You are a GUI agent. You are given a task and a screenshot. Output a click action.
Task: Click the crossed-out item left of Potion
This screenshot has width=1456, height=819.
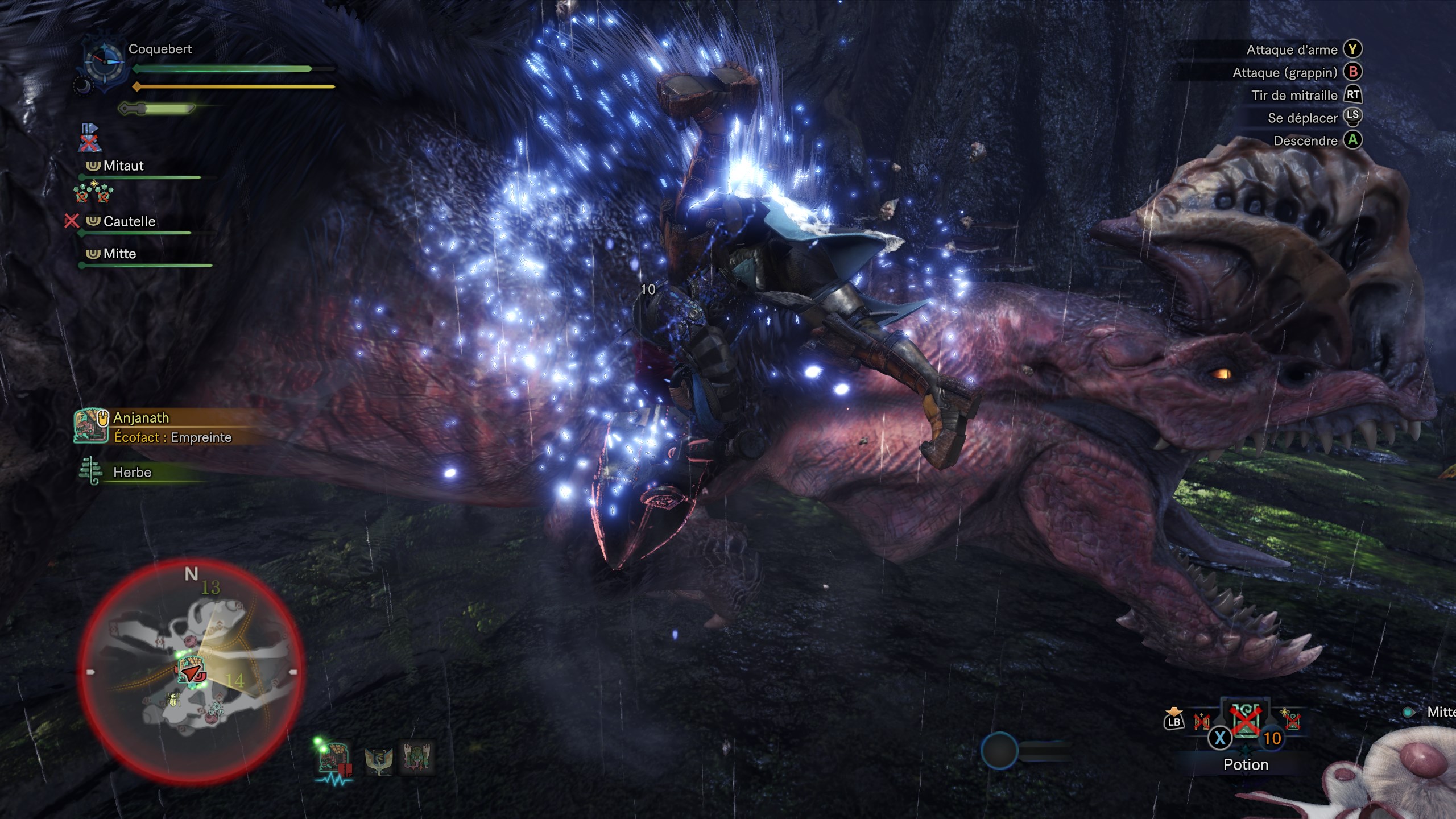tap(1202, 722)
